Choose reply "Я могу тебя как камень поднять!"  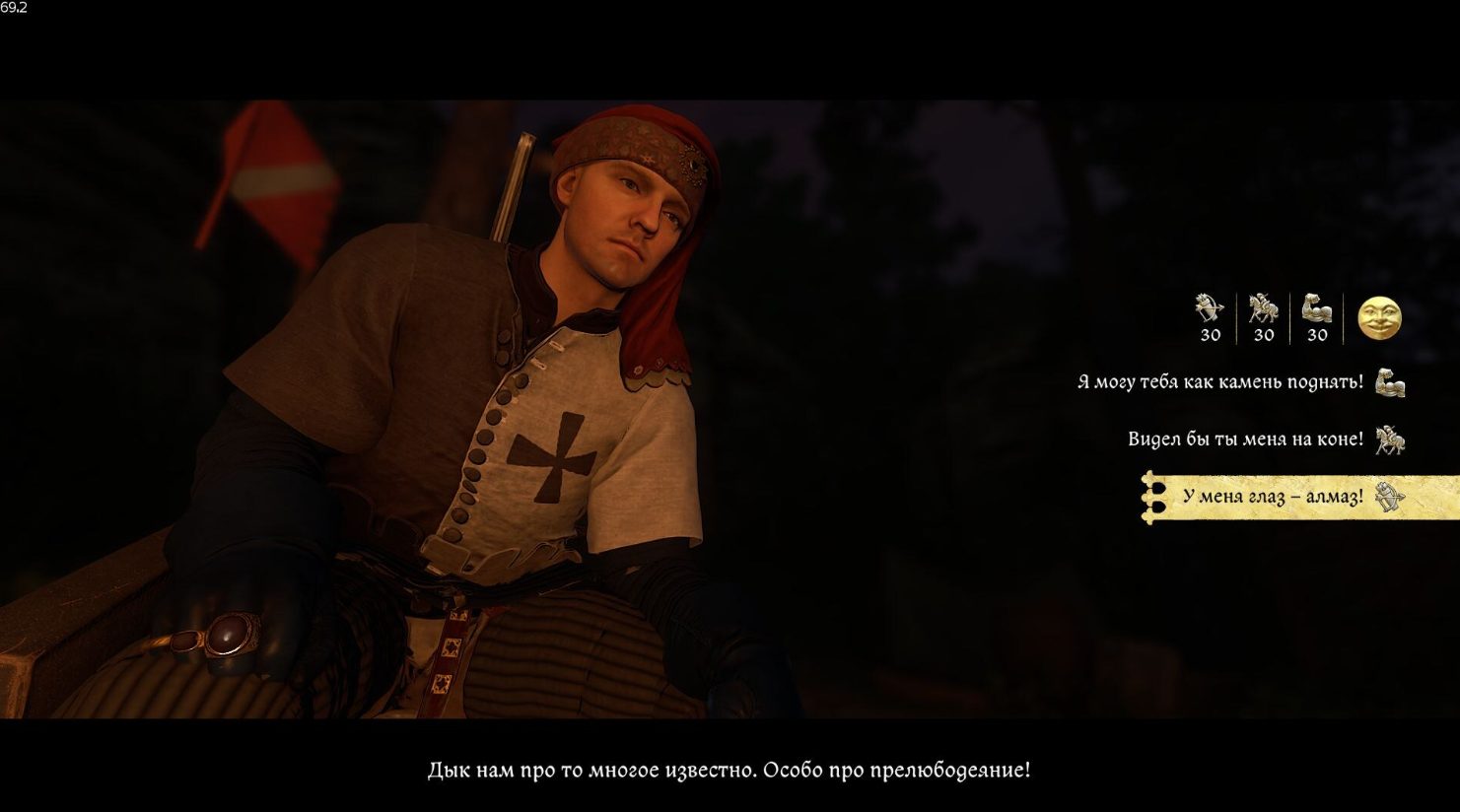coord(1219,382)
